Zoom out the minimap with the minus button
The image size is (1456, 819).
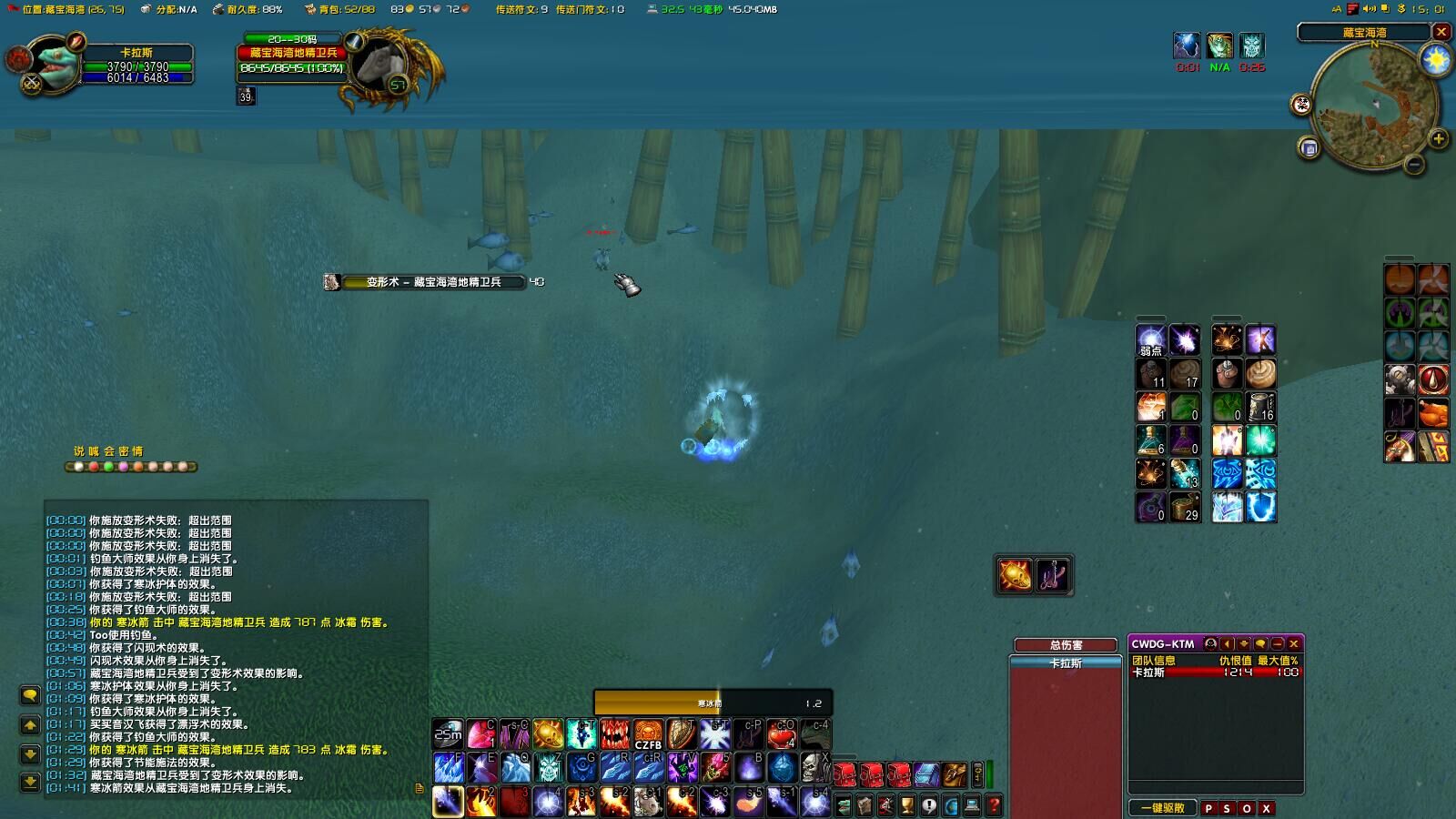pyautogui.click(x=1414, y=164)
